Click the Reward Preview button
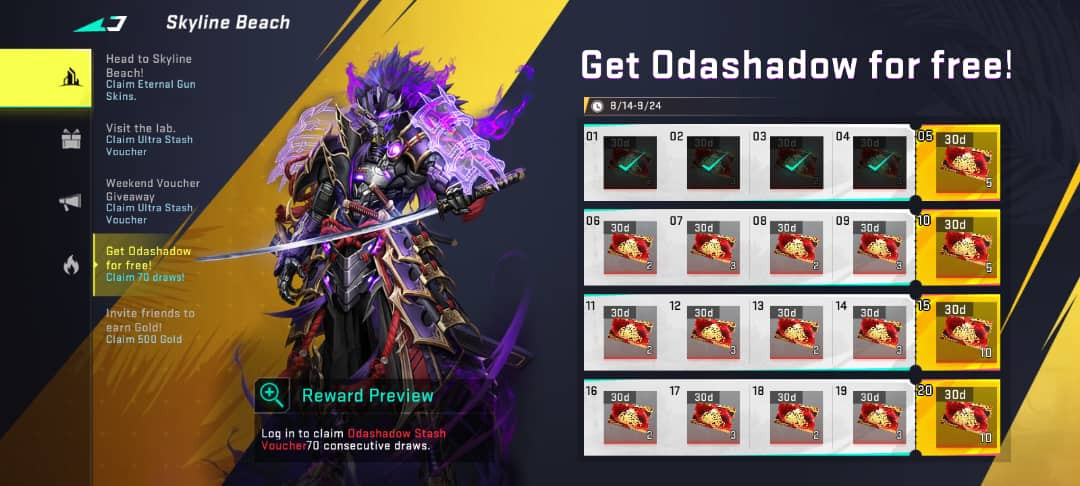The image size is (1080, 486). tap(348, 395)
